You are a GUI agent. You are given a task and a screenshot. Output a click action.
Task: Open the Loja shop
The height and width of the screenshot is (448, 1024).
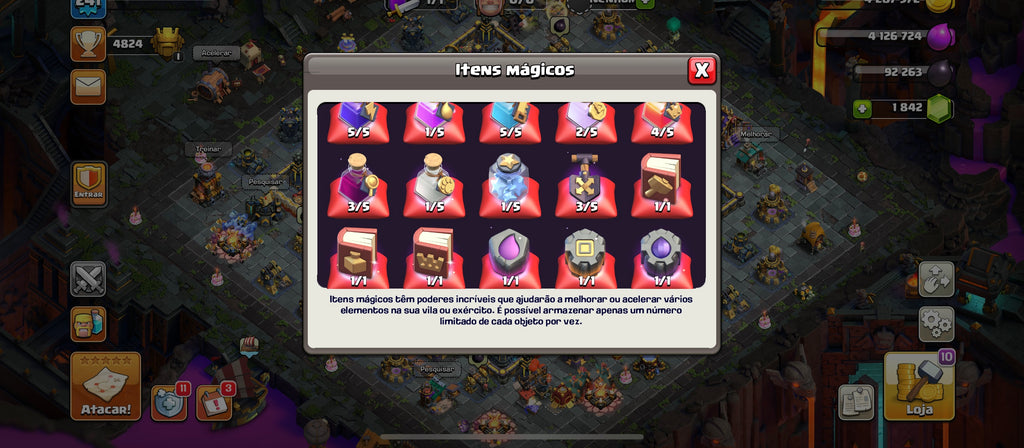click(x=918, y=386)
